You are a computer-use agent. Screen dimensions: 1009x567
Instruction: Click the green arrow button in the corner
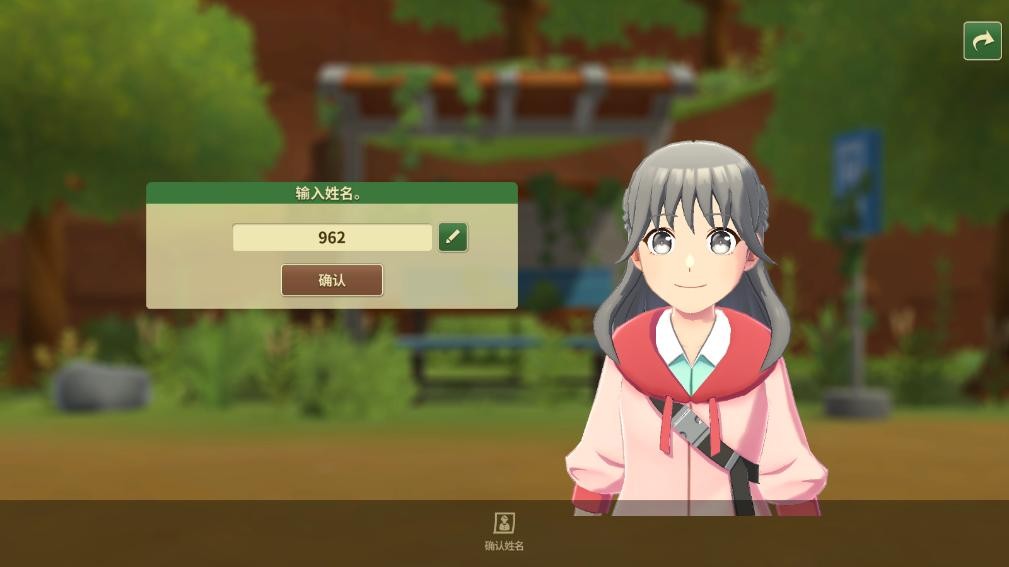[982, 41]
